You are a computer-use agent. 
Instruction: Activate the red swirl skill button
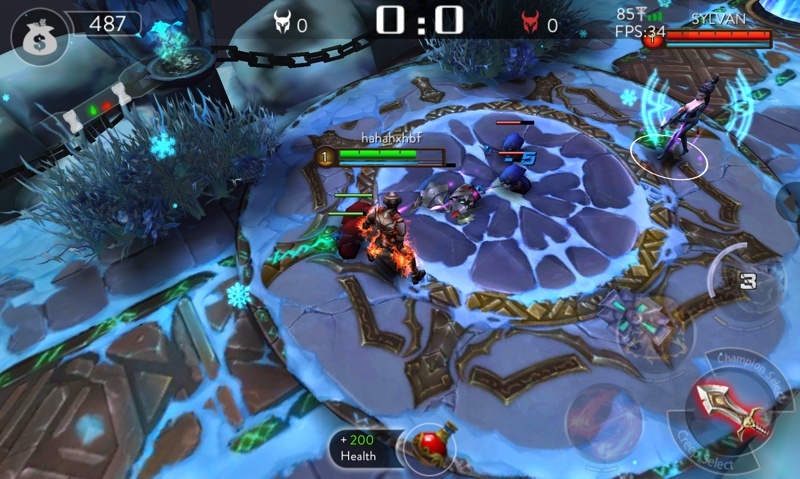click(x=603, y=420)
